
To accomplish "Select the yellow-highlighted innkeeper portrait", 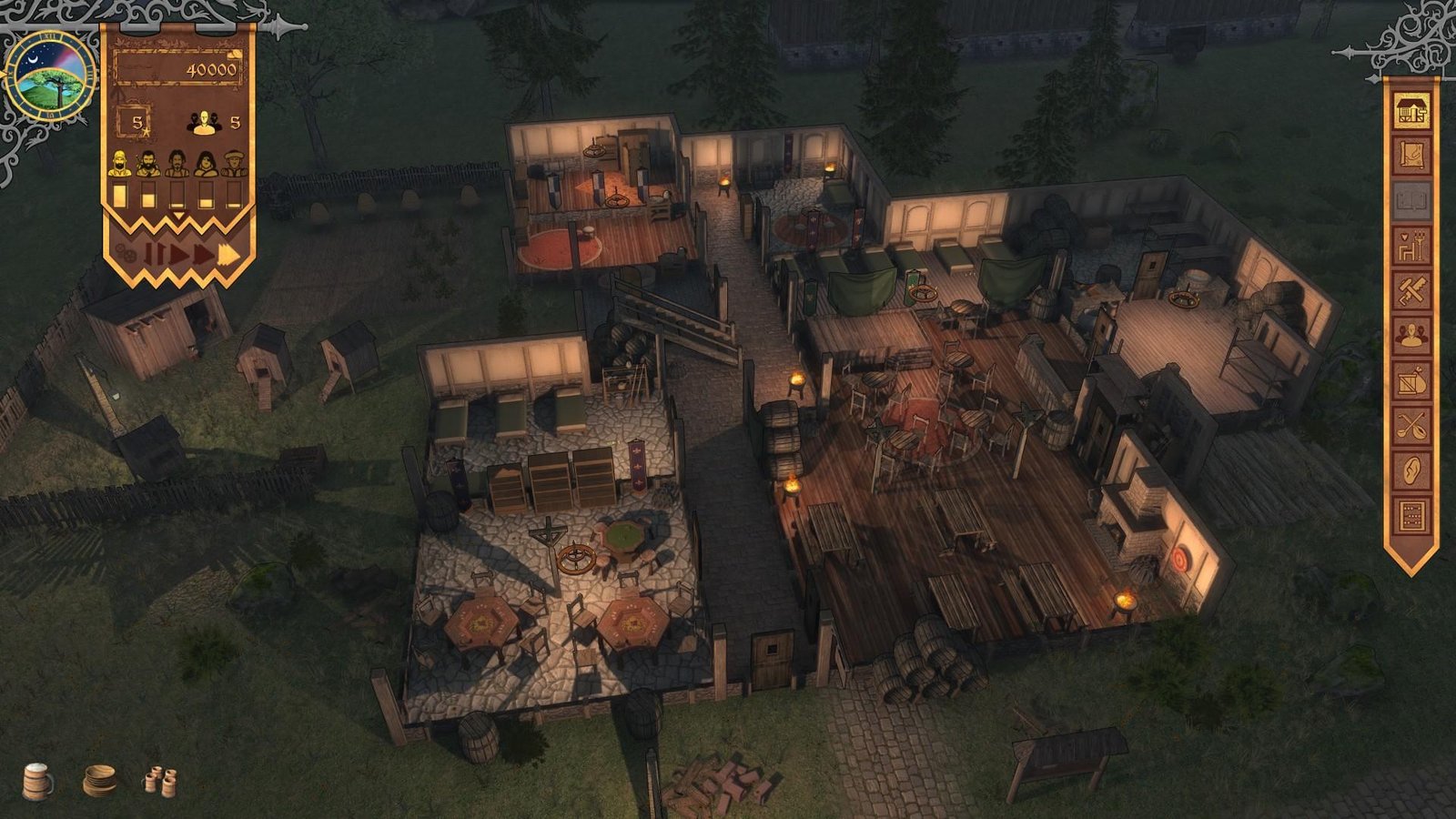I will pyautogui.click(x=120, y=162).
